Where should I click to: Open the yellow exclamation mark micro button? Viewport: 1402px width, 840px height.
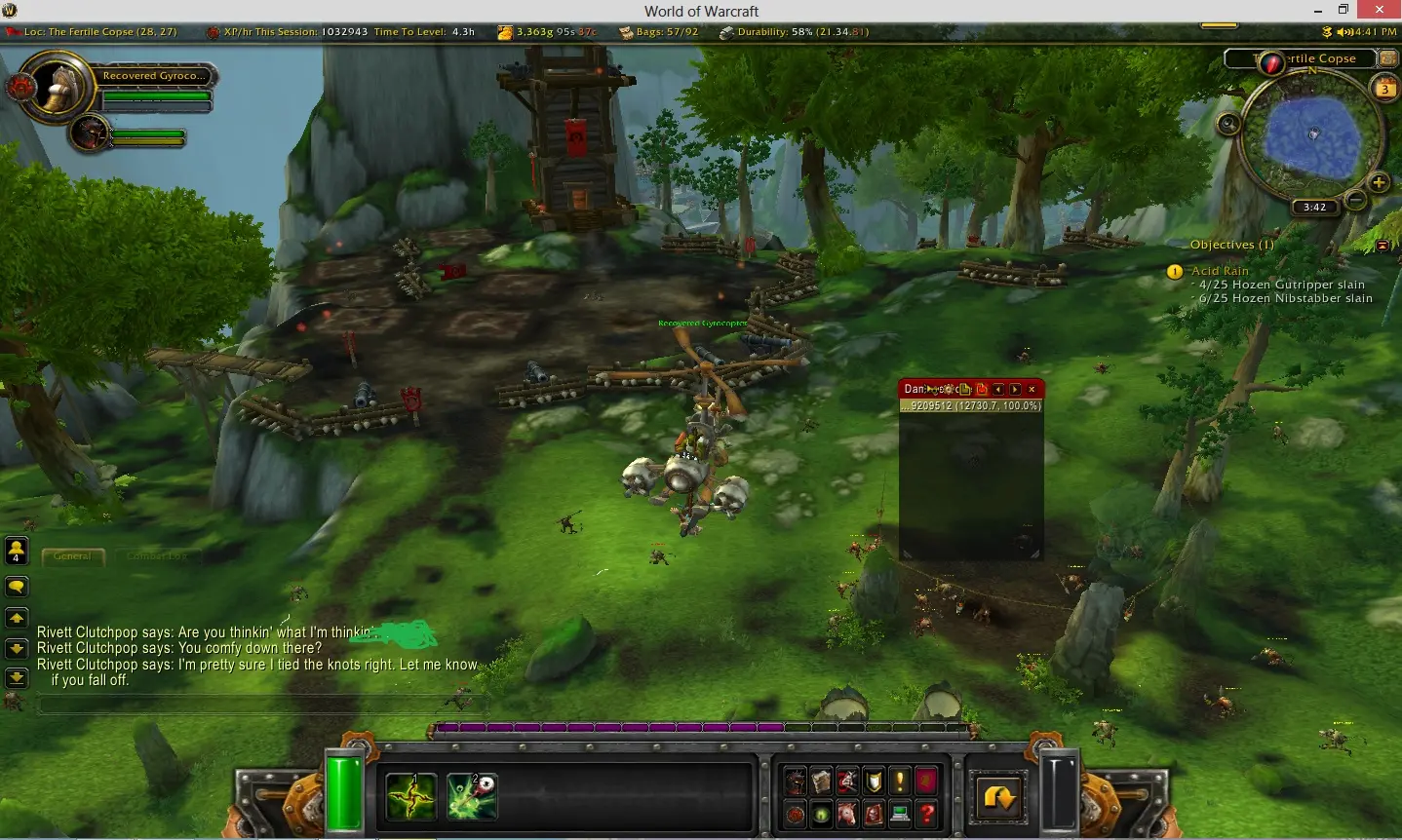click(x=900, y=781)
